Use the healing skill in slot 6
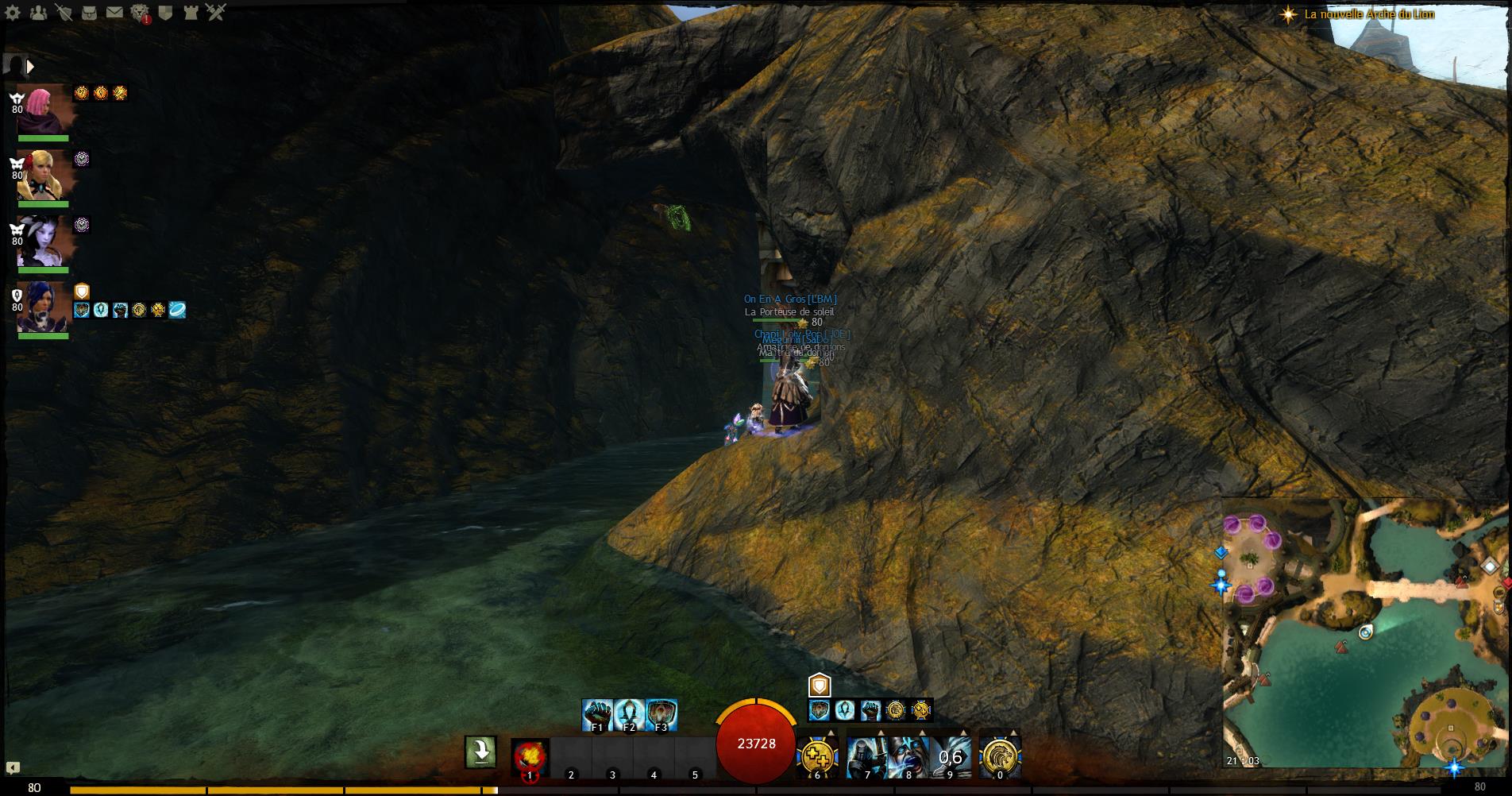The image size is (1512, 796). tap(817, 757)
